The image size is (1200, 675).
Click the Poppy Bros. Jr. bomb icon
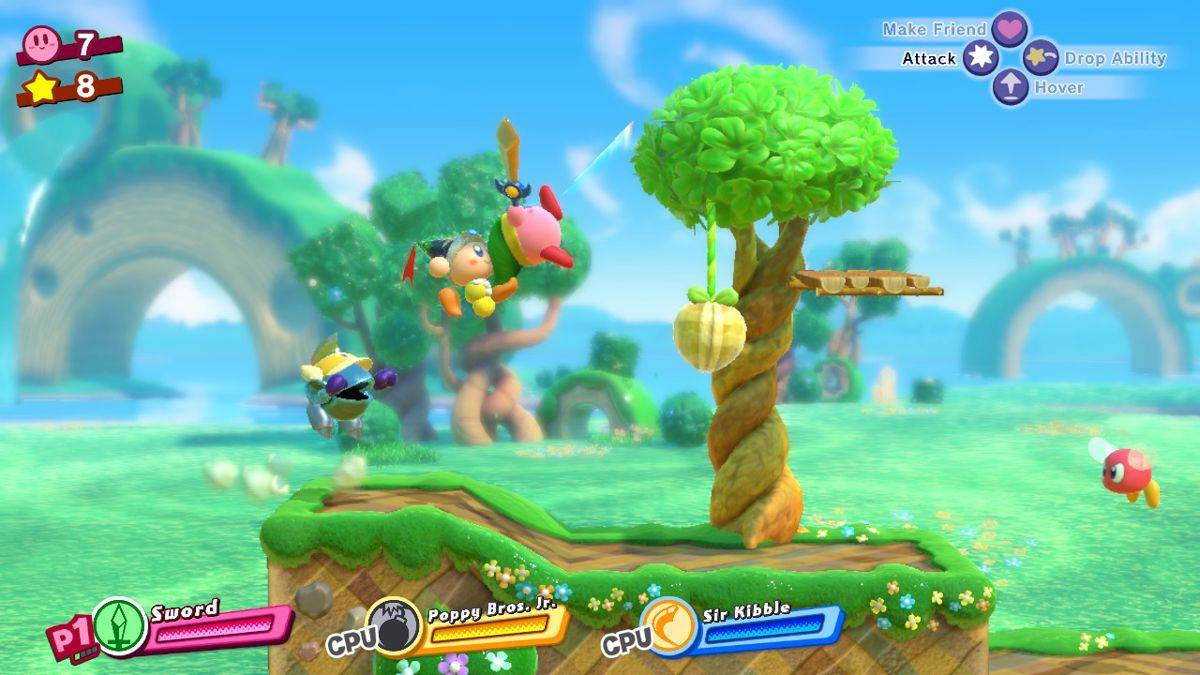point(393,626)
